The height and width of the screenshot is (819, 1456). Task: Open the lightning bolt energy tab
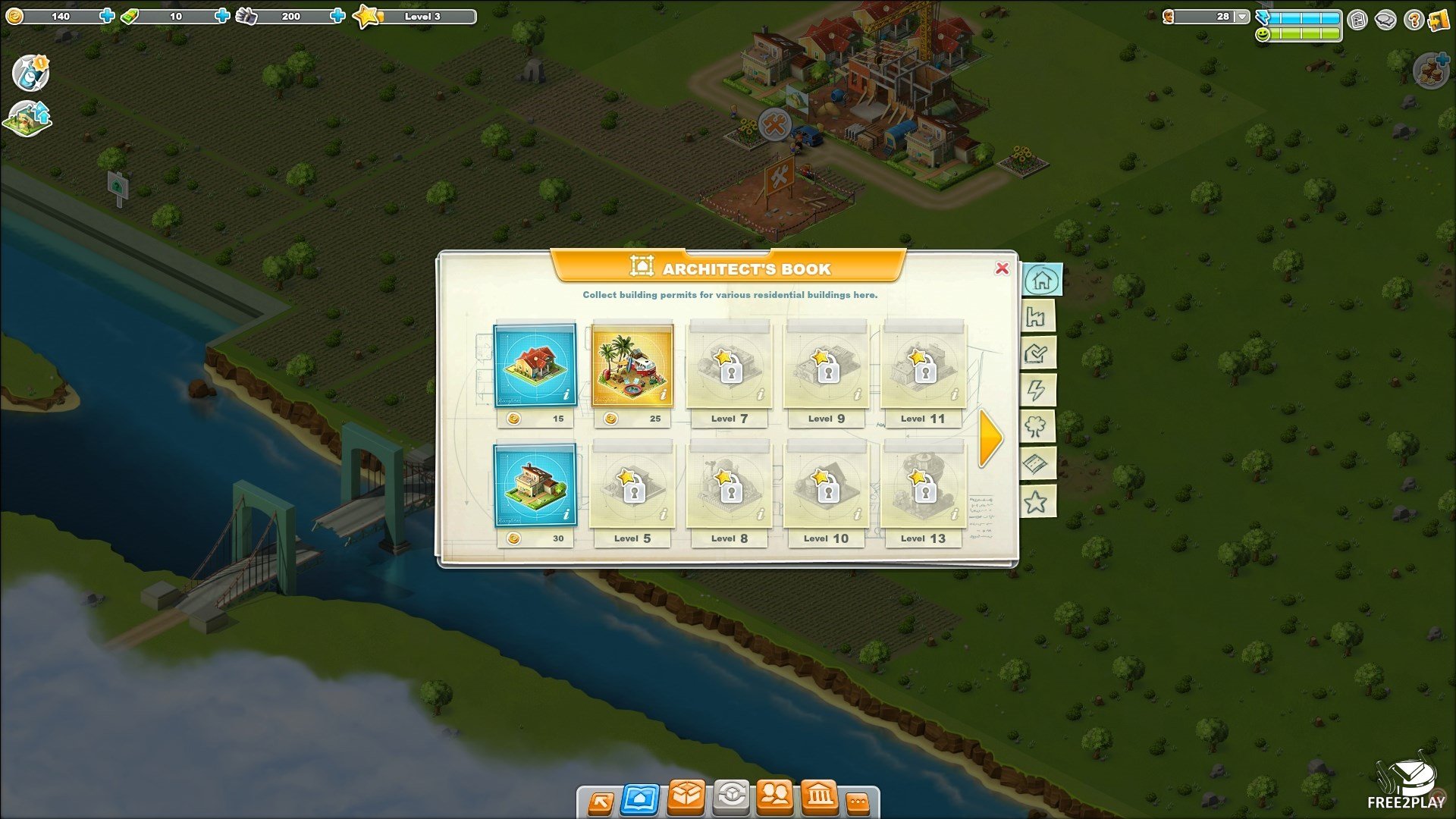tap(1037, 391)
